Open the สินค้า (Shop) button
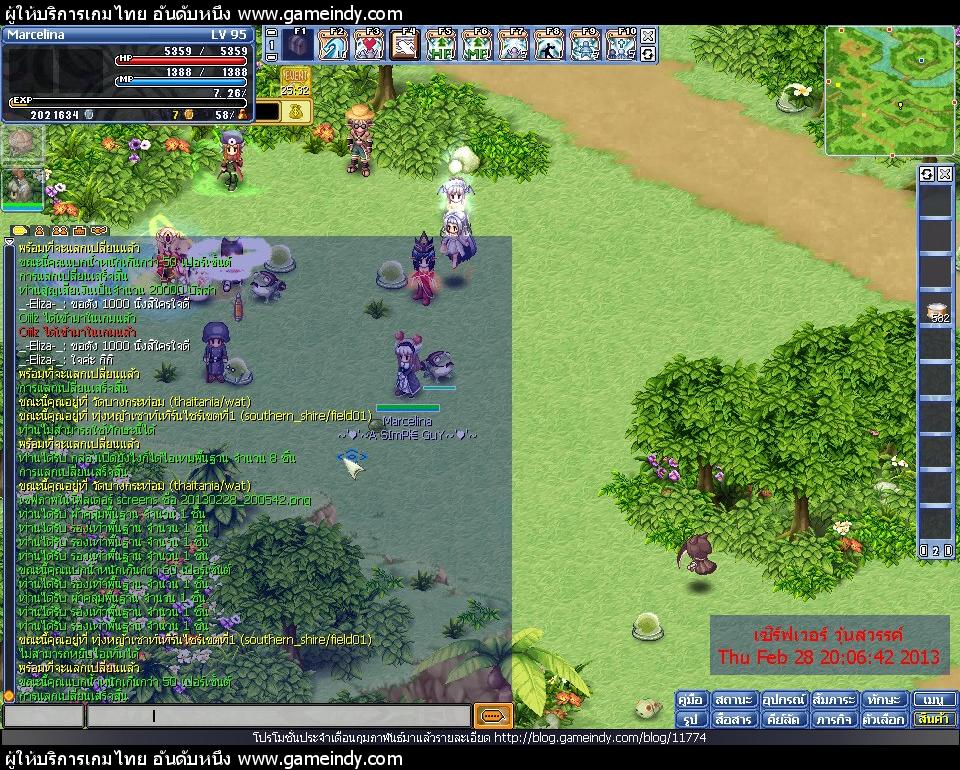This screenshot has height=770, width=960. 934,719
